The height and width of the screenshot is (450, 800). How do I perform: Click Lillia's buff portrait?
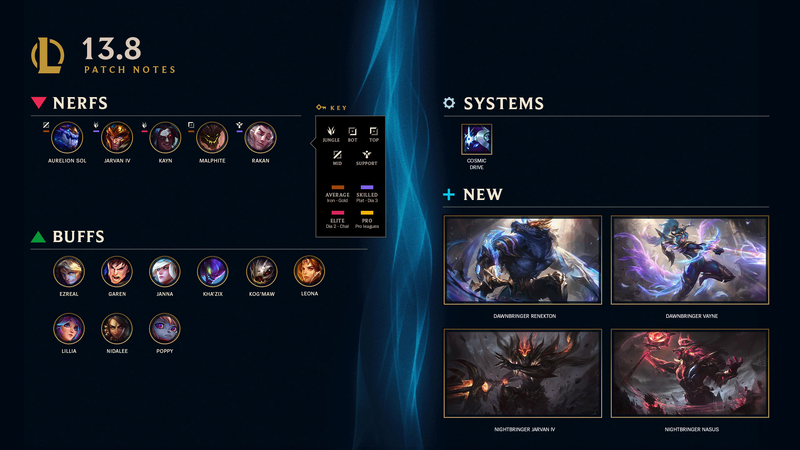69,328
